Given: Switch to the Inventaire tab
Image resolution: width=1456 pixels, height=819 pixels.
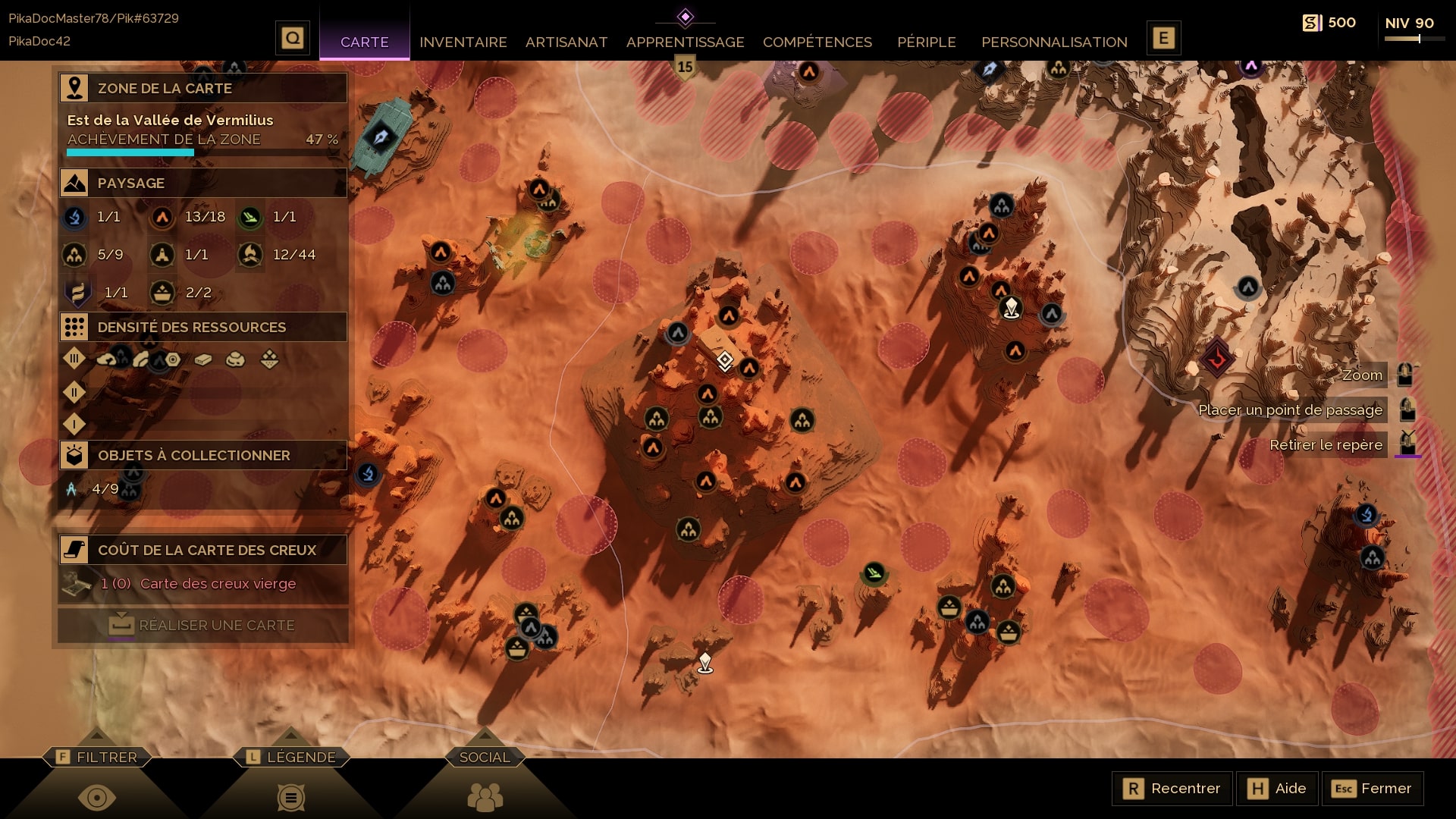Looking at the screenshot, I should (463, 42).
